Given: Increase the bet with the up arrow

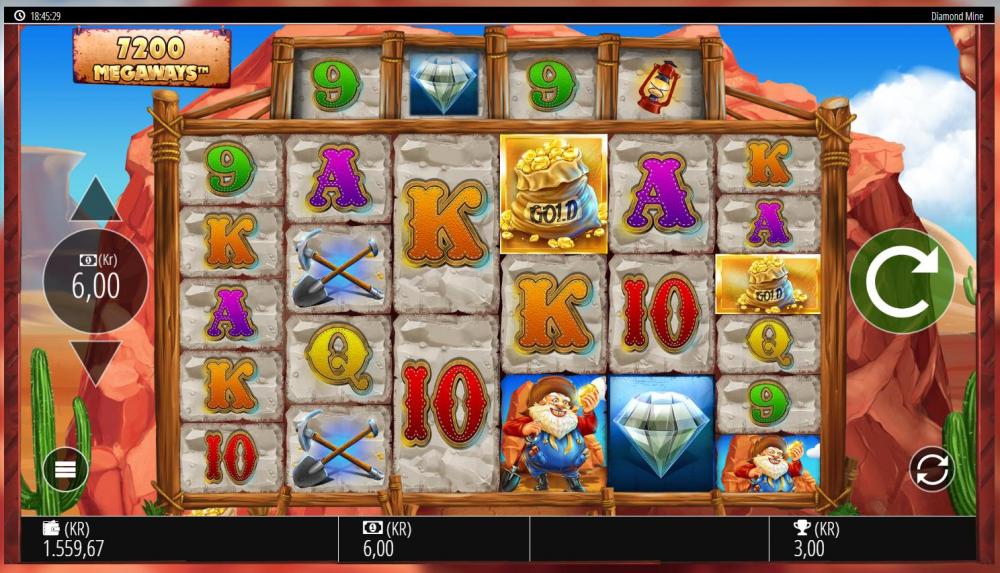Looking at the screenshot, I should [x=95, y=201].
